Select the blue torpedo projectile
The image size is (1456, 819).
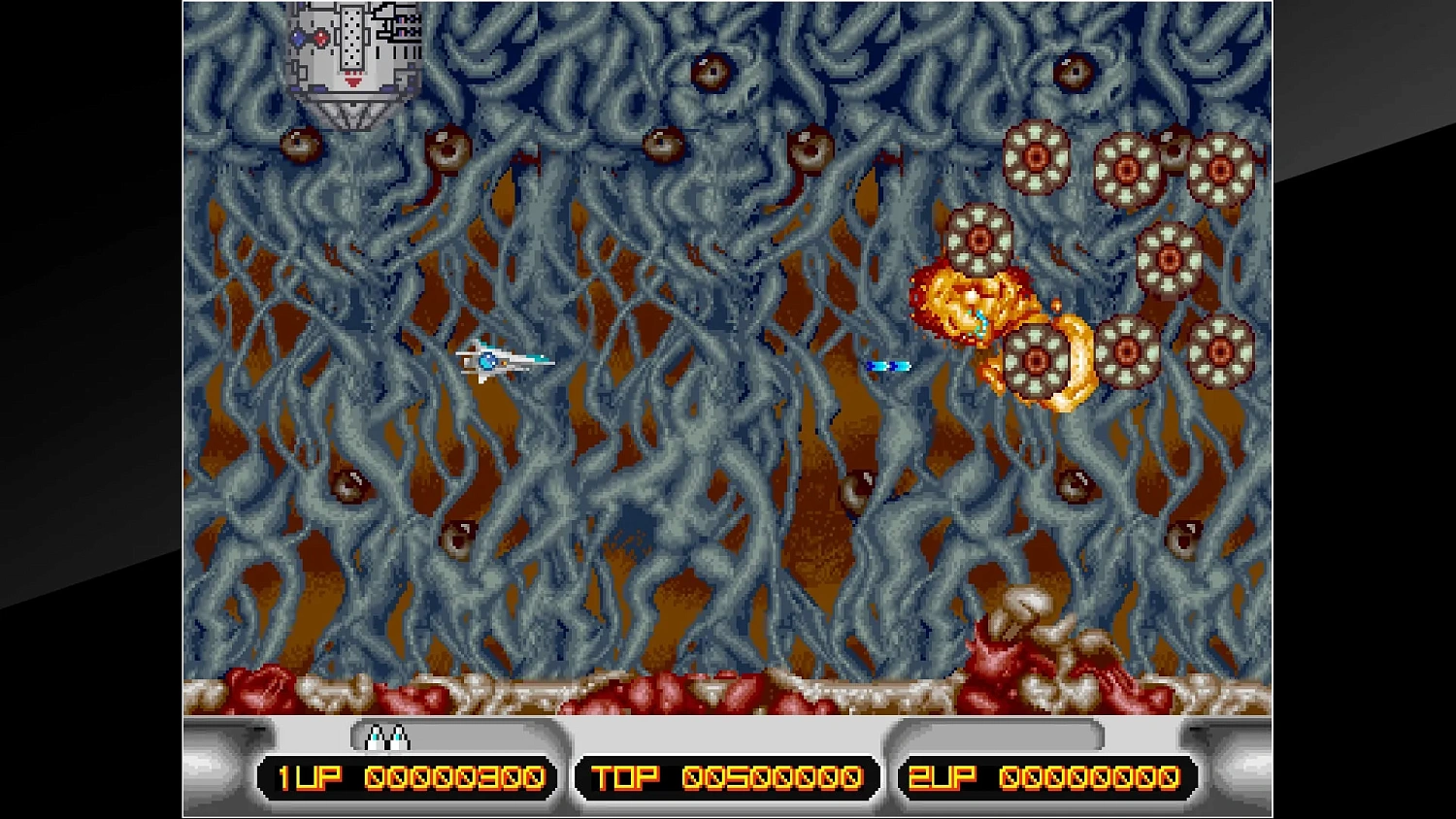pyautogui.click(x=889, y=366)
